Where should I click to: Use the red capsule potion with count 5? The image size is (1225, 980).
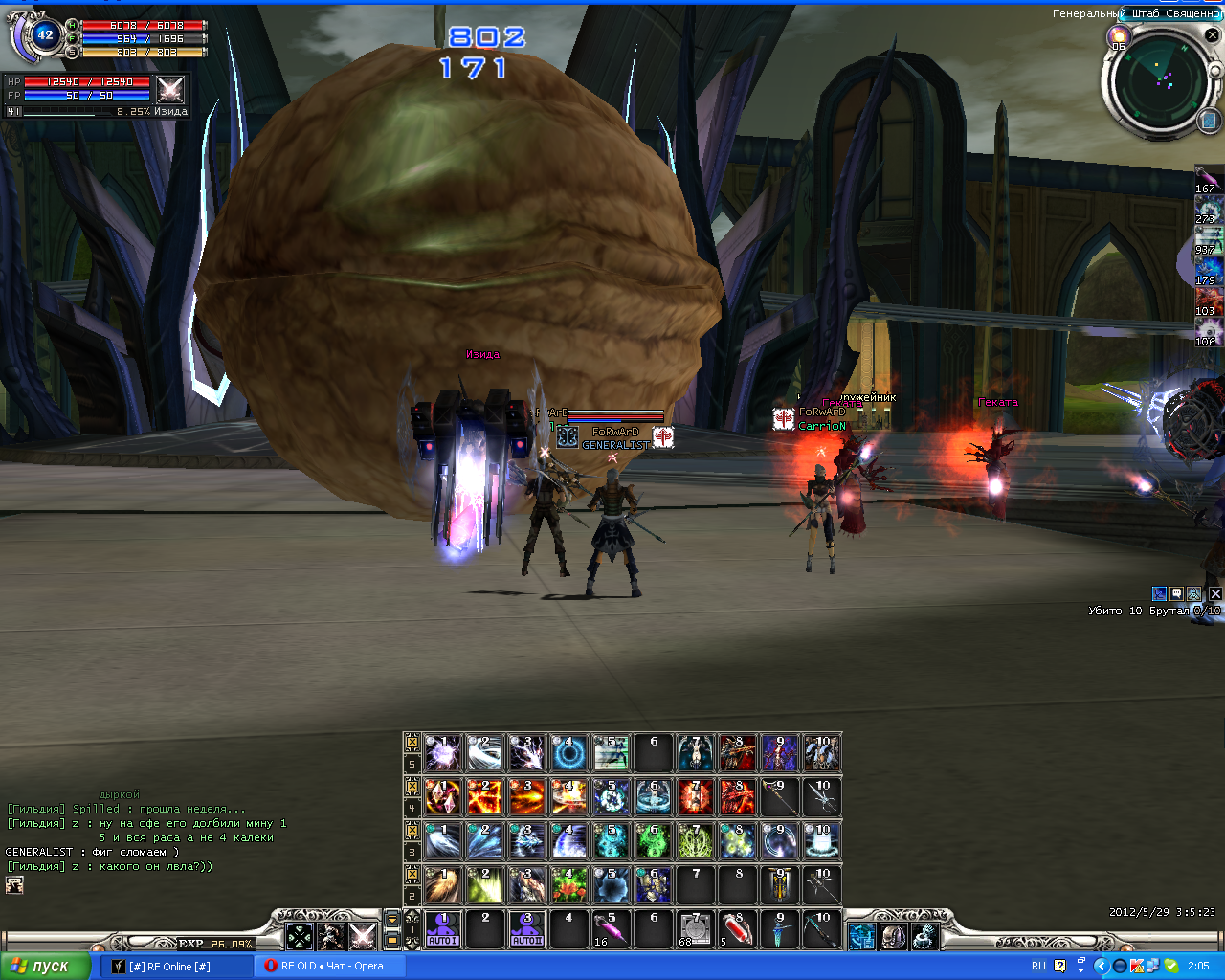click(738, 929)
